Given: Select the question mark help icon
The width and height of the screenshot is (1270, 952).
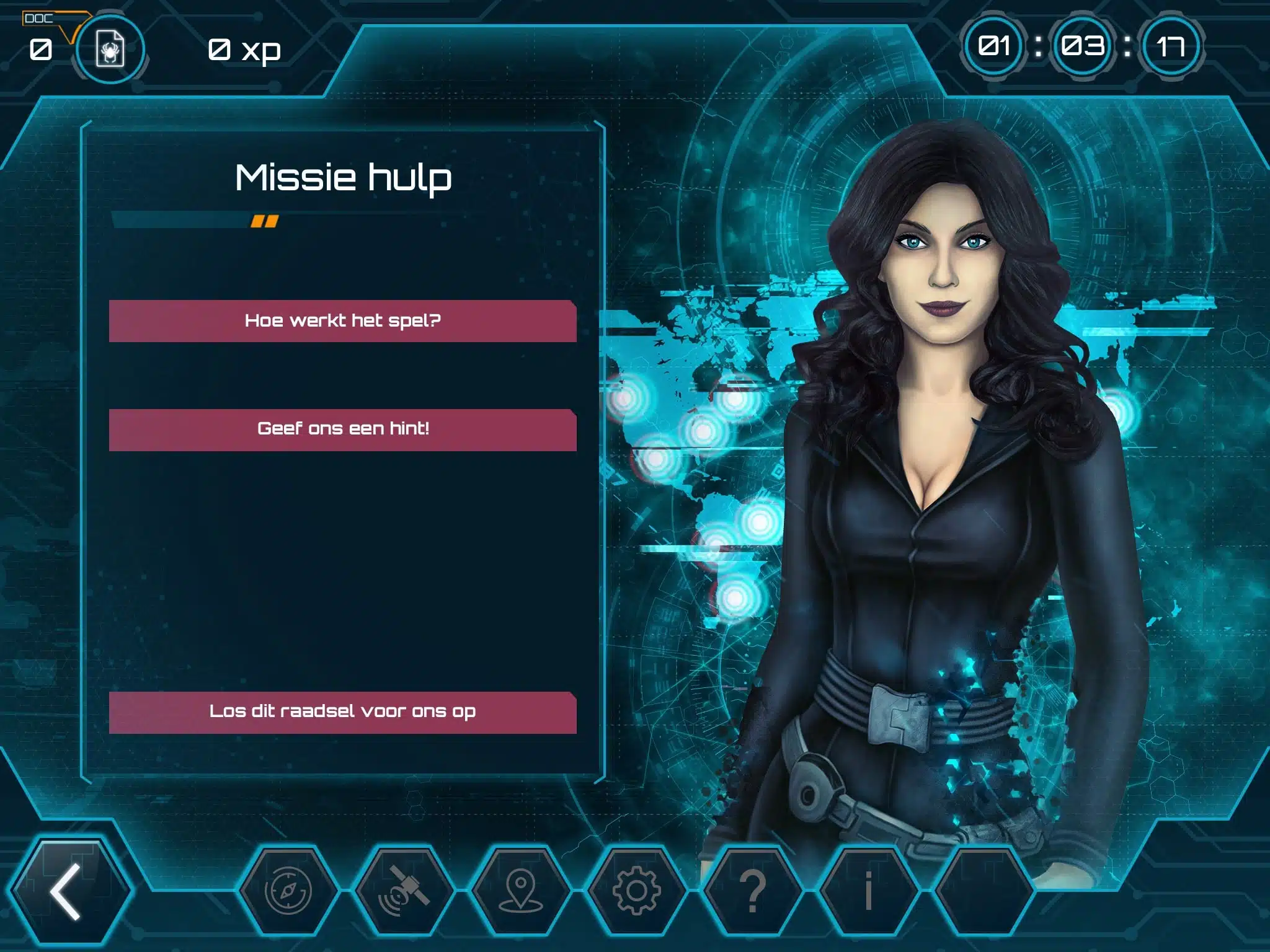Looking at the screenshot, I should coord(753,891).
